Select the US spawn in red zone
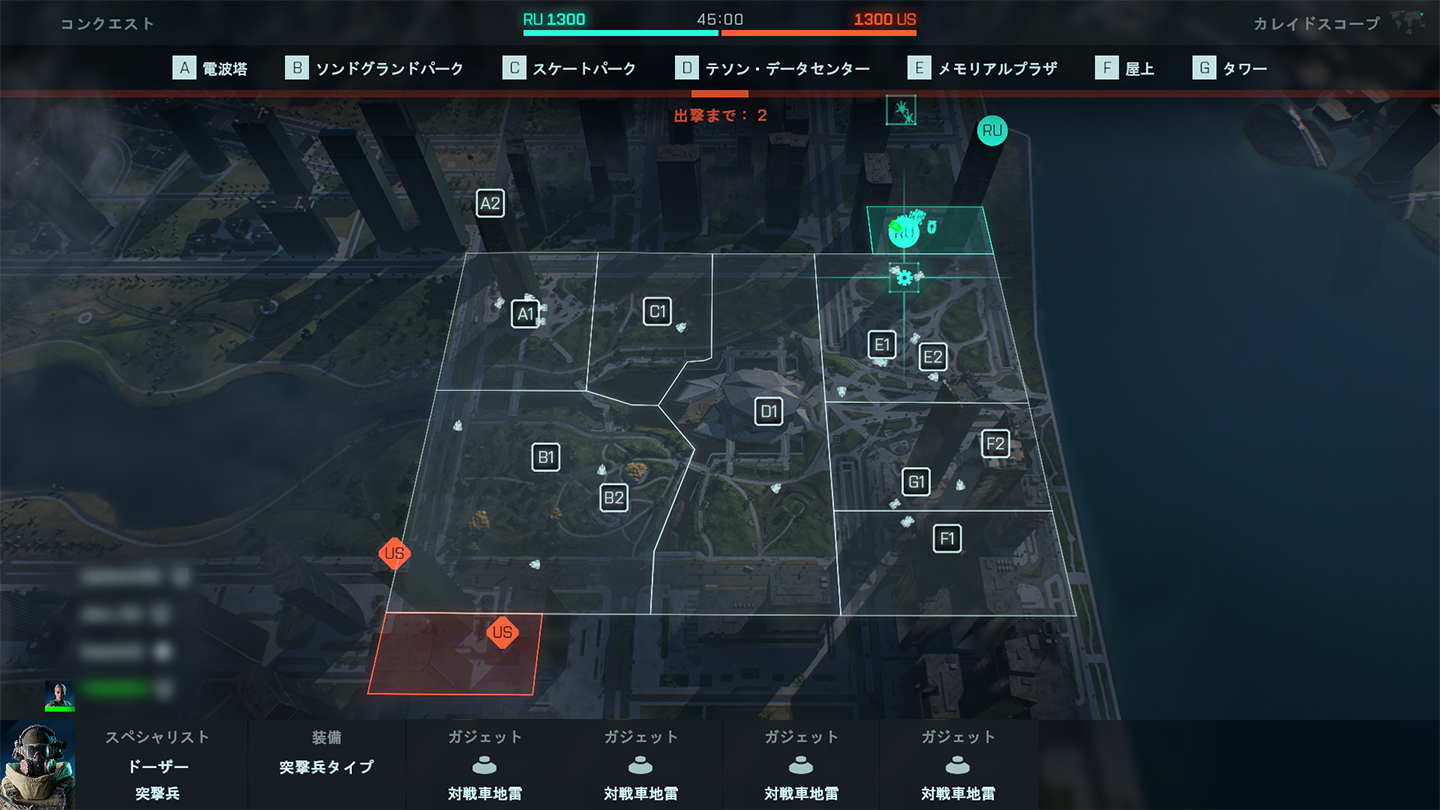Image resolution: width=1440 pixels, height=810 pixels. (502, 632)
